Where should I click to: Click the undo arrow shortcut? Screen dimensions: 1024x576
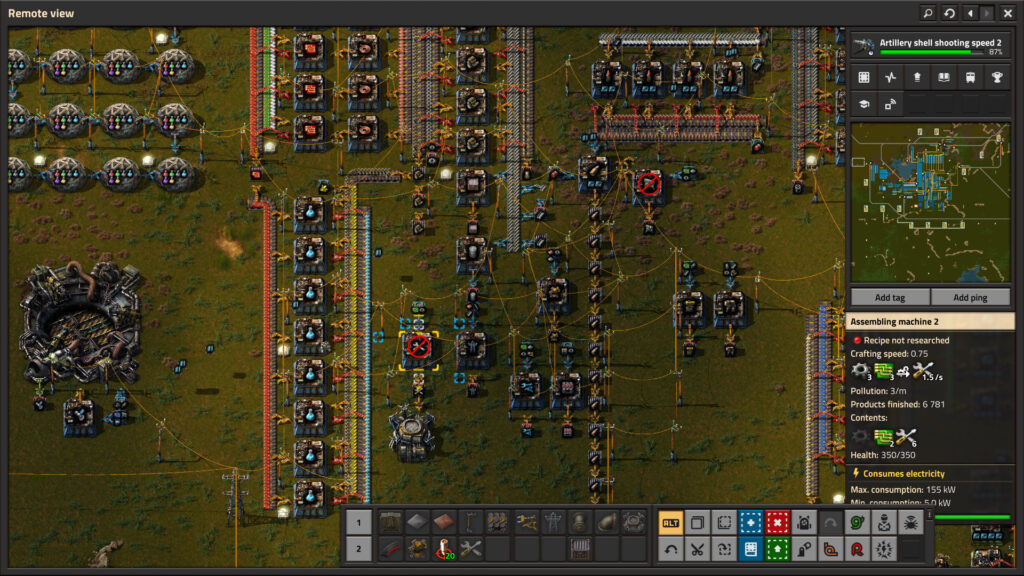click(671, 548)
